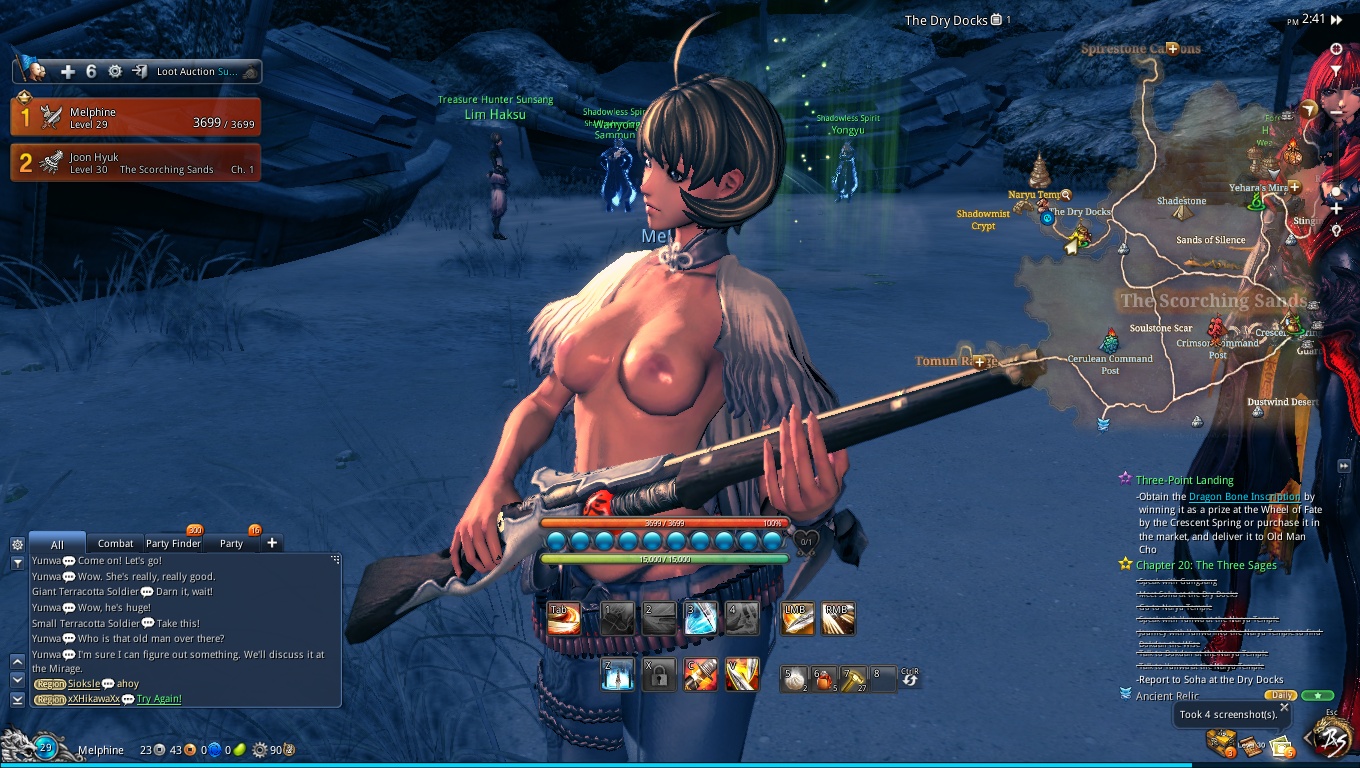This screenshot has height=768, width=1360.
Task: Open the main menu dragon emblem
Action: click(1333, 739)
